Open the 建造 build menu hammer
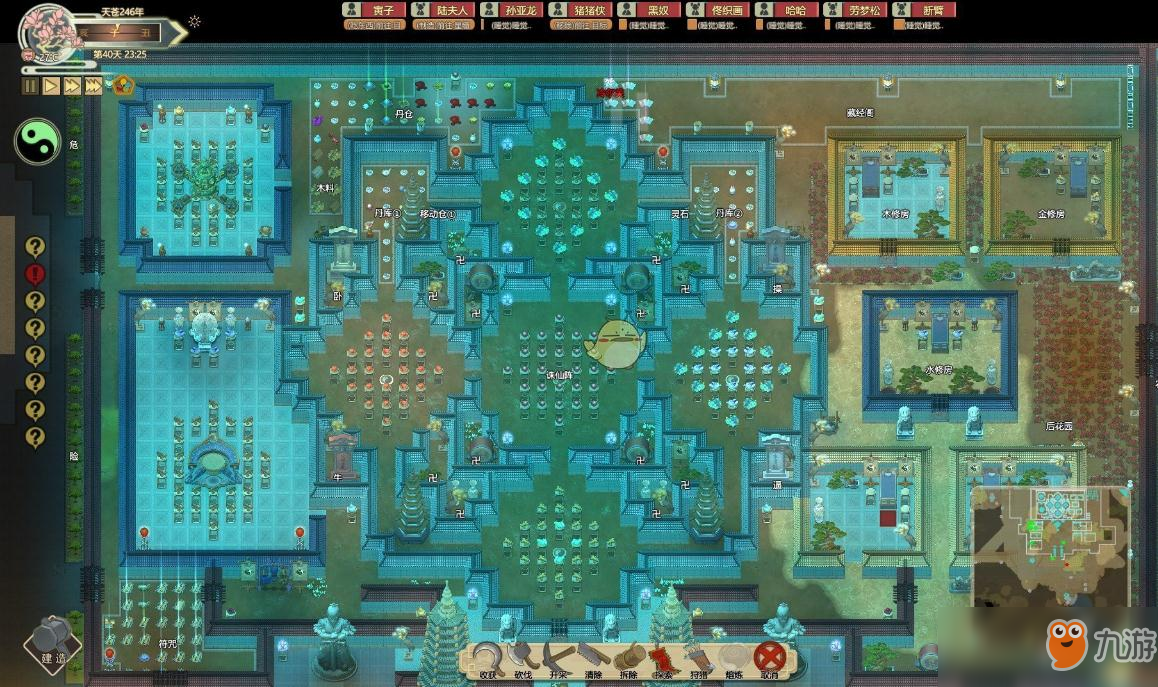 click(54, 640)
